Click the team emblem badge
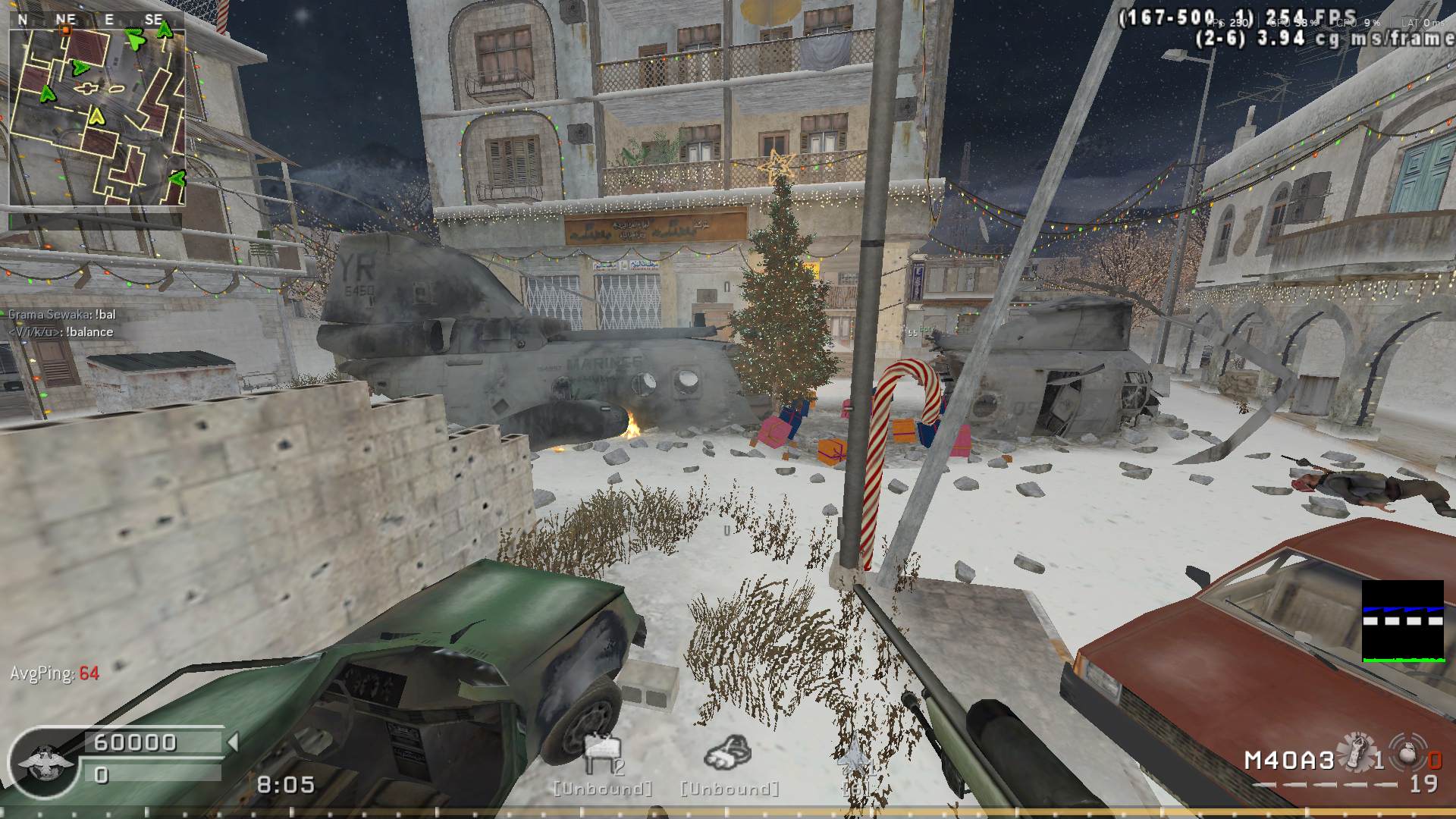This screenshot has height=819, width=1456. [45, 762]
